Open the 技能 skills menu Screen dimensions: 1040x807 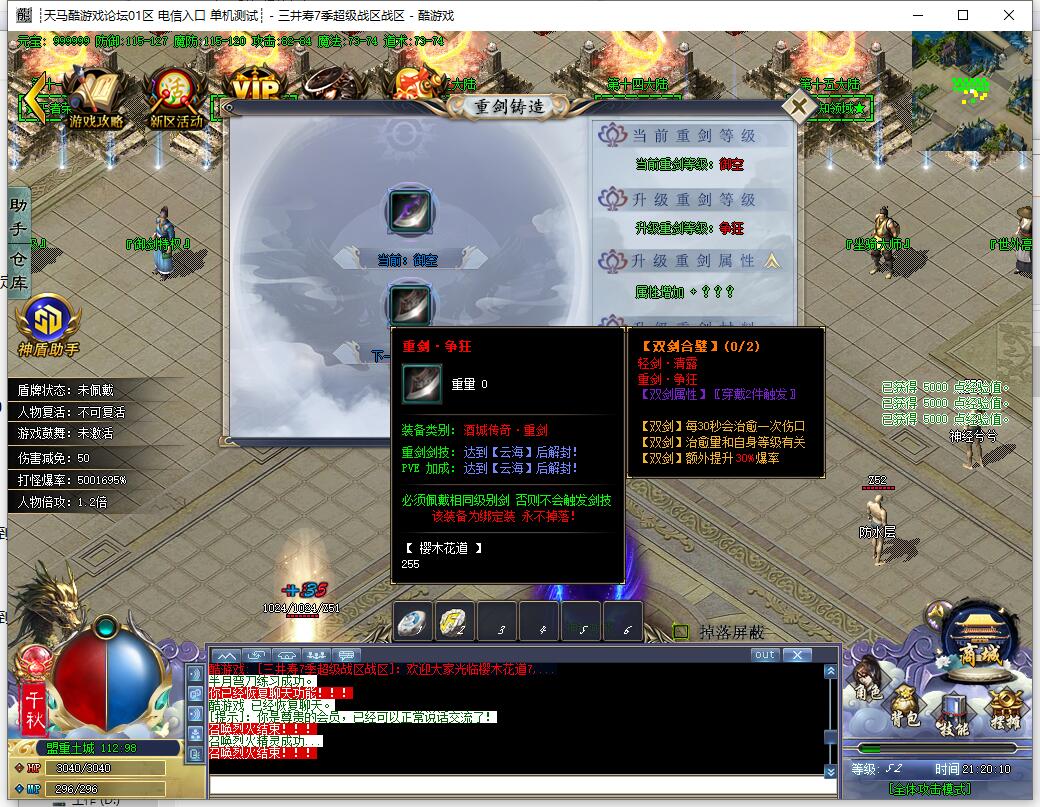point(954,715)
